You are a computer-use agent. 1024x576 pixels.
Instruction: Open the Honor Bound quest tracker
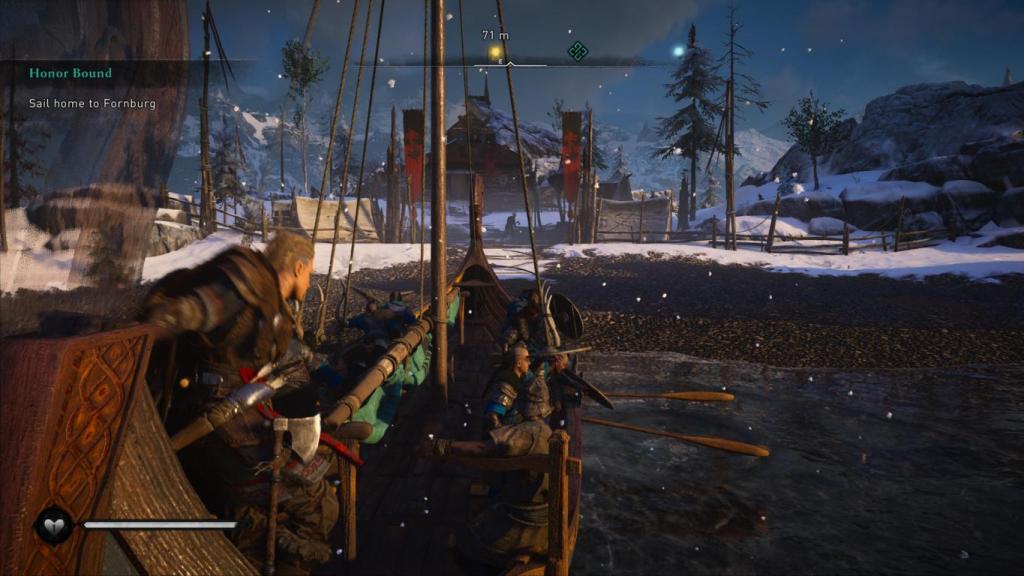coord(70,73)
